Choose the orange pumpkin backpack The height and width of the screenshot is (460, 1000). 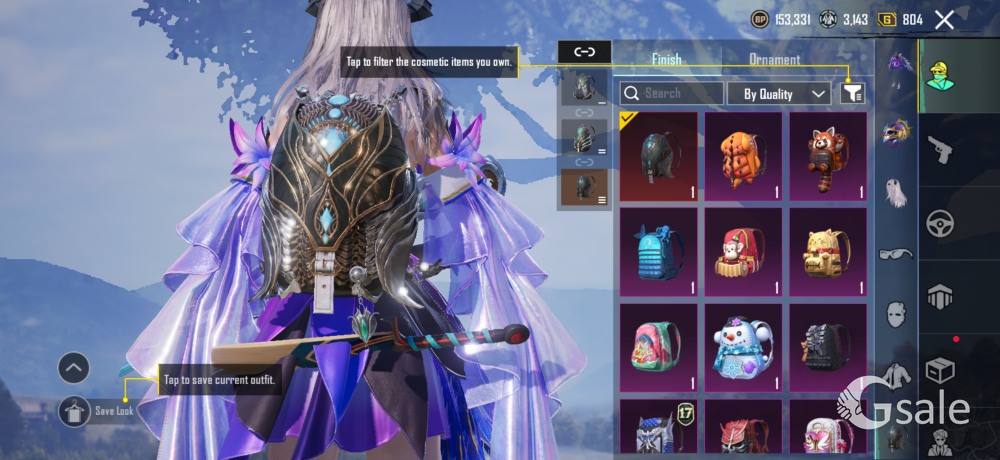pyautogui.click(x=743, y=156)
